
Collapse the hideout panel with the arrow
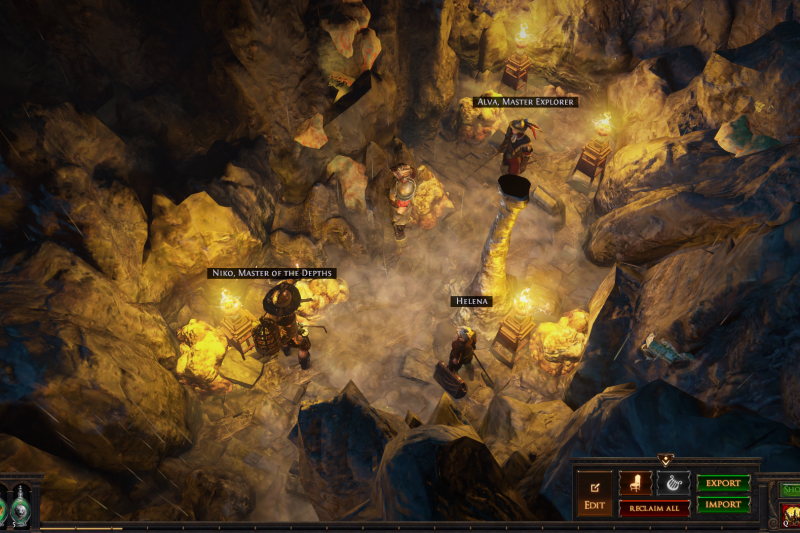pos(666,460)
